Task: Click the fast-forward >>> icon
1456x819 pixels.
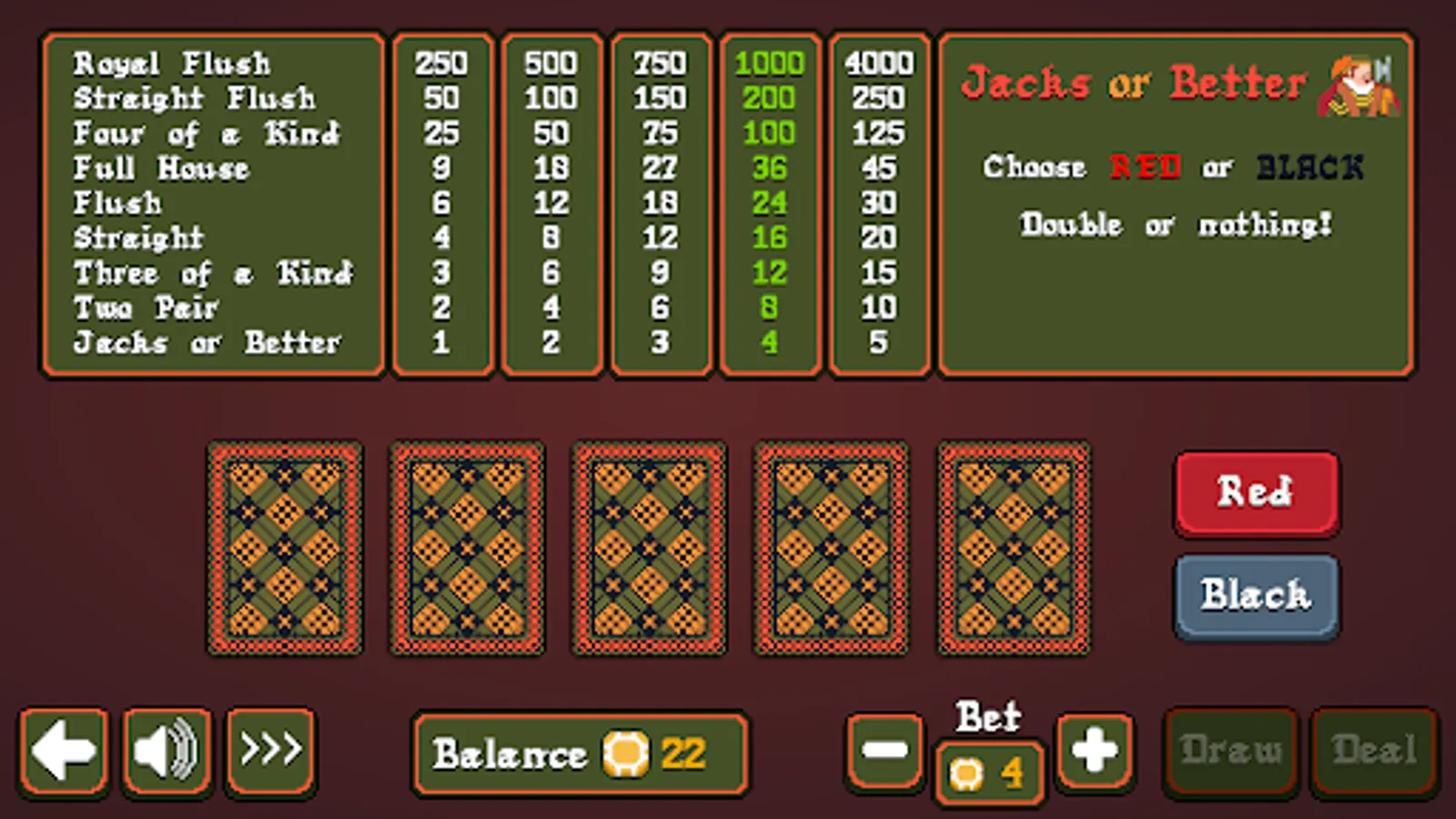Action: point(270,748)
